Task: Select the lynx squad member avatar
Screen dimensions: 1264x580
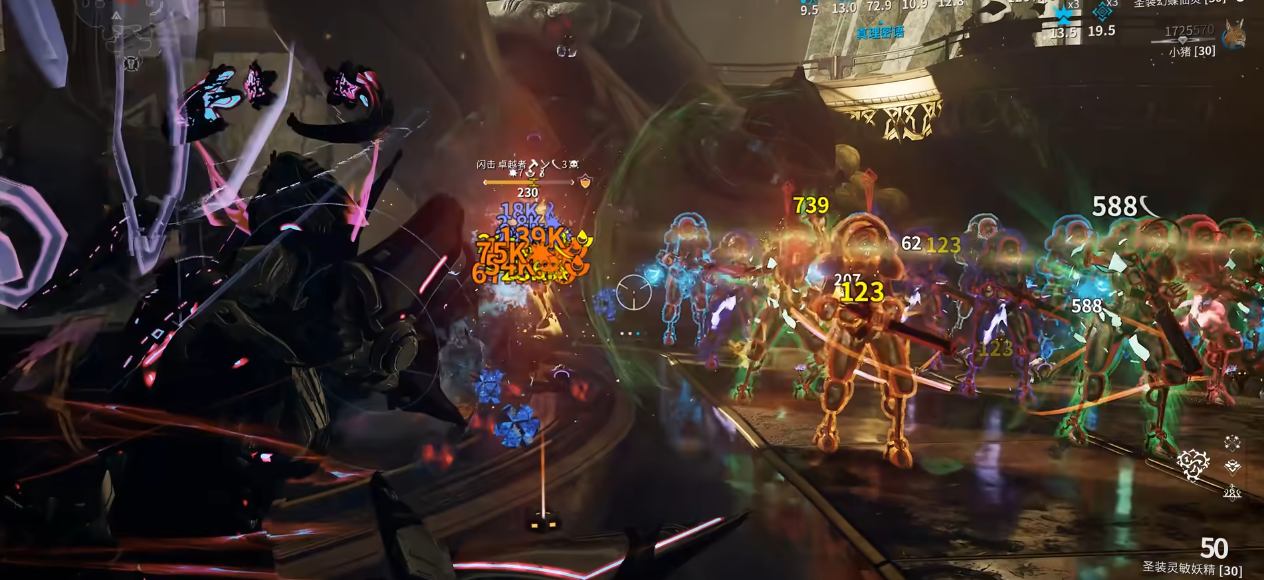Action: [x=1233, y=35]
